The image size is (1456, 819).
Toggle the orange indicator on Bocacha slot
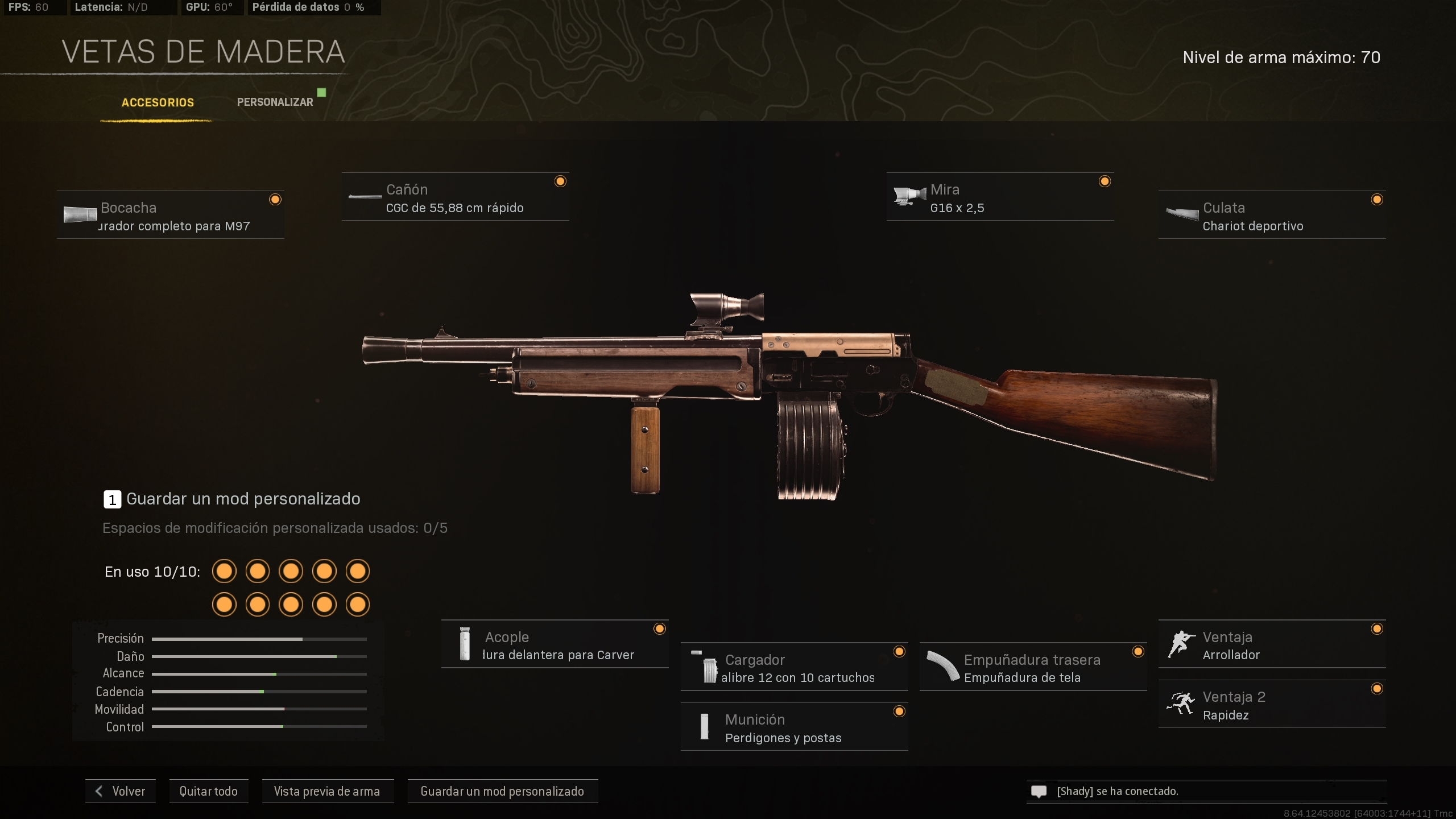(x=275, y=199)
